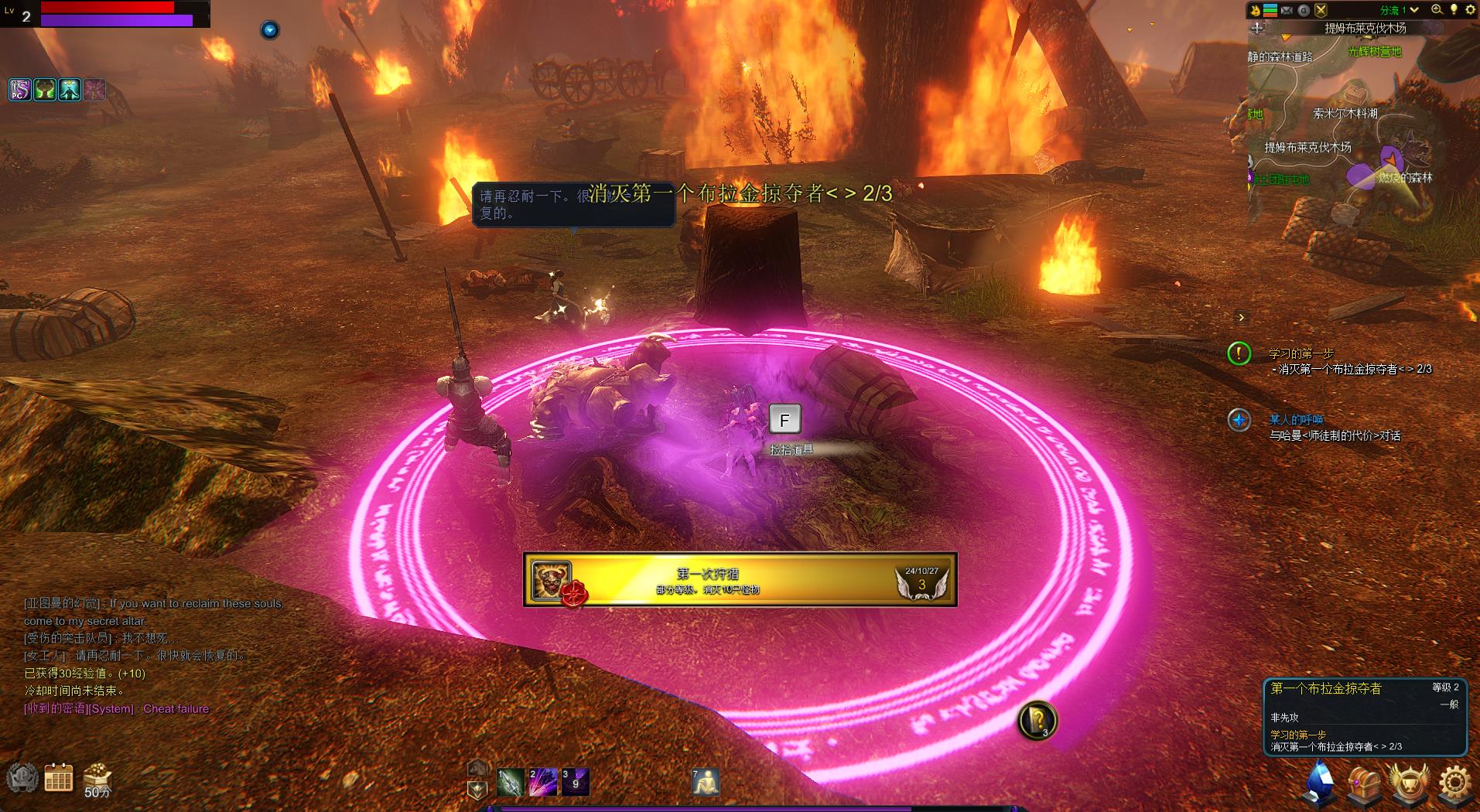
Task: Click the crossed swords shield icon
Action: pyautogui.click(x=1321, y=10)
